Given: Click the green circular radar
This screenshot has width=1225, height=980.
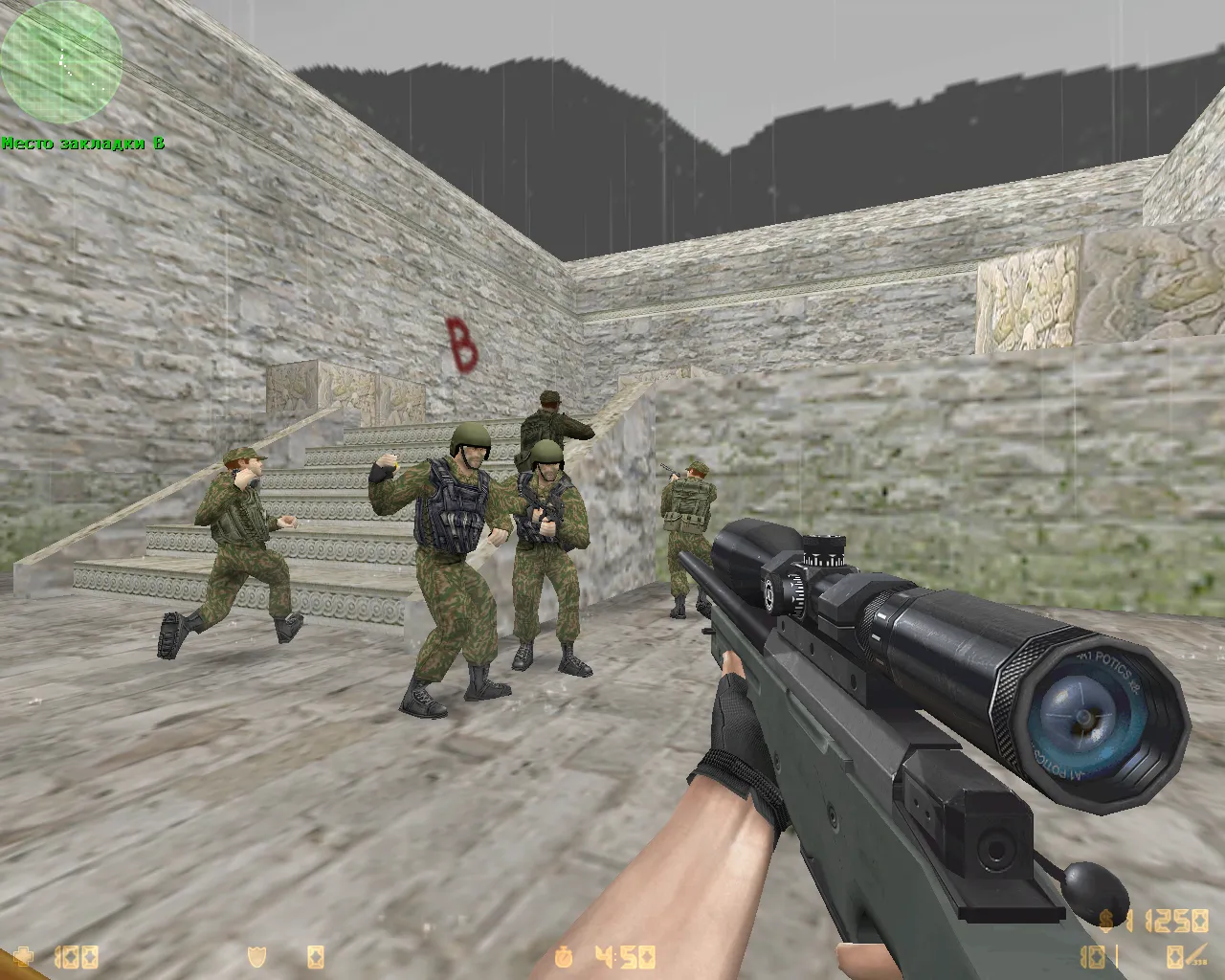Looking at the screenshot, I should point(61,61).
